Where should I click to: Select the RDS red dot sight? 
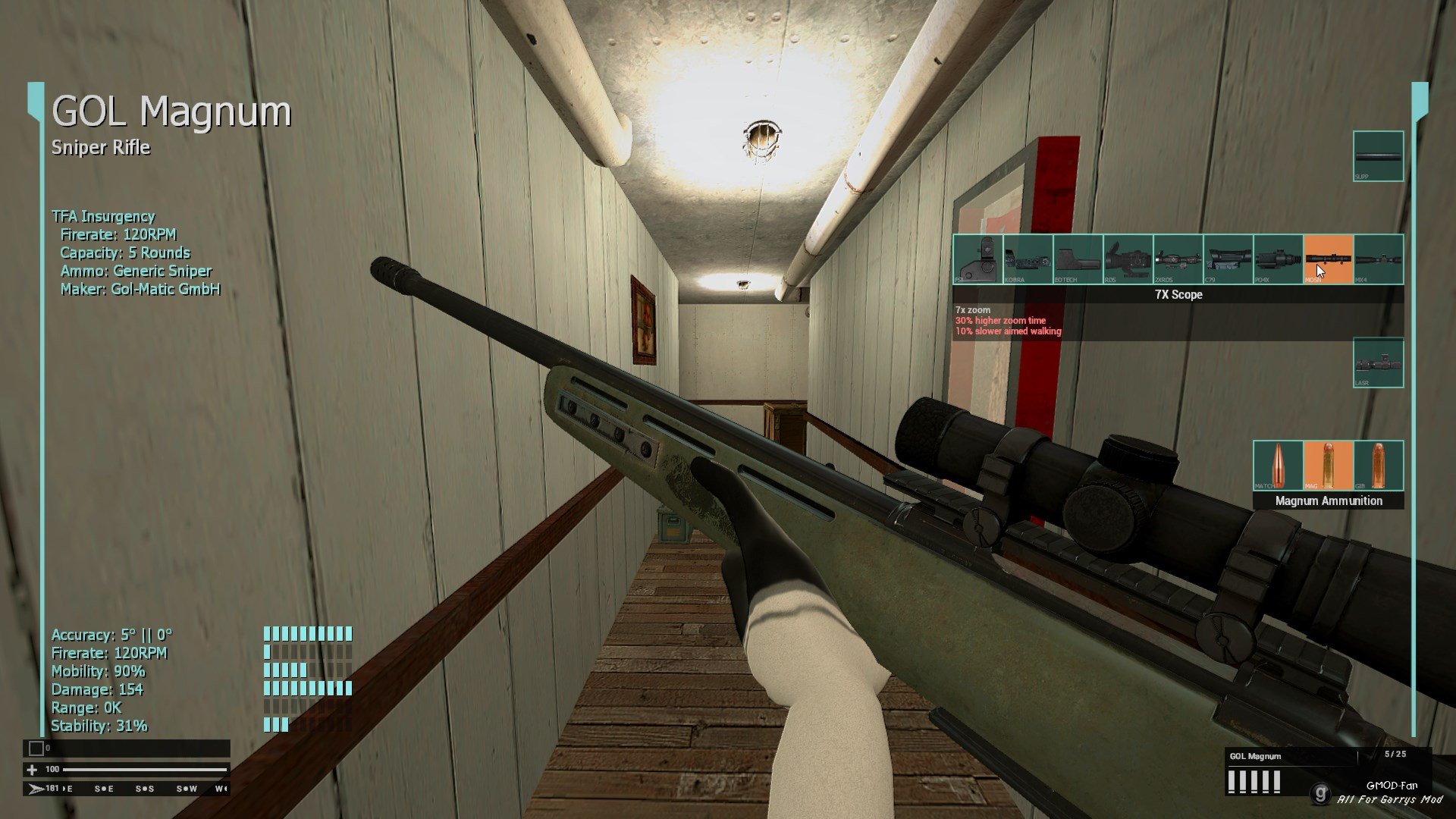[x=1128, y=259]
